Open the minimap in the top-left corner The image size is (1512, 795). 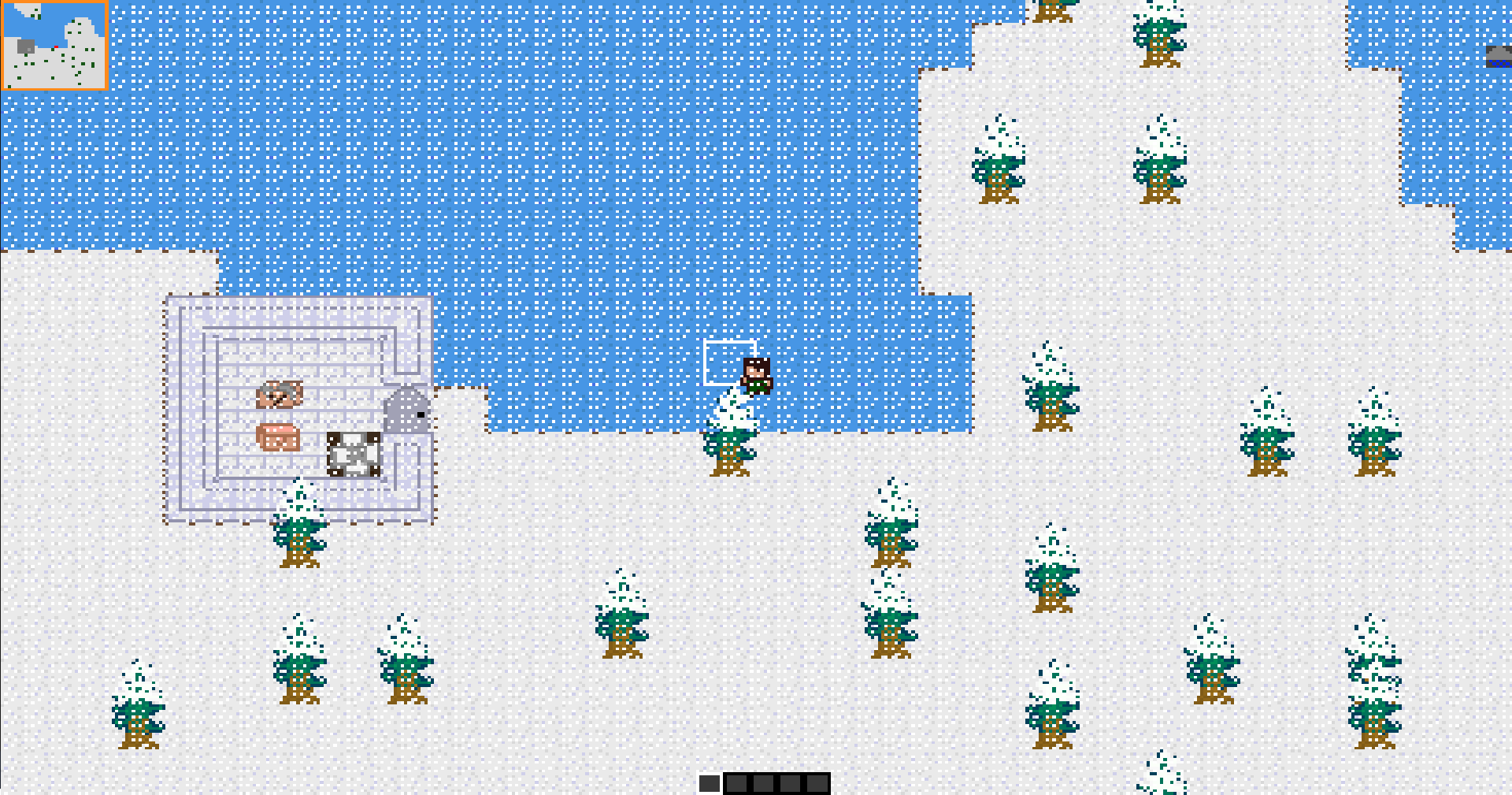[x=55, y=39]
